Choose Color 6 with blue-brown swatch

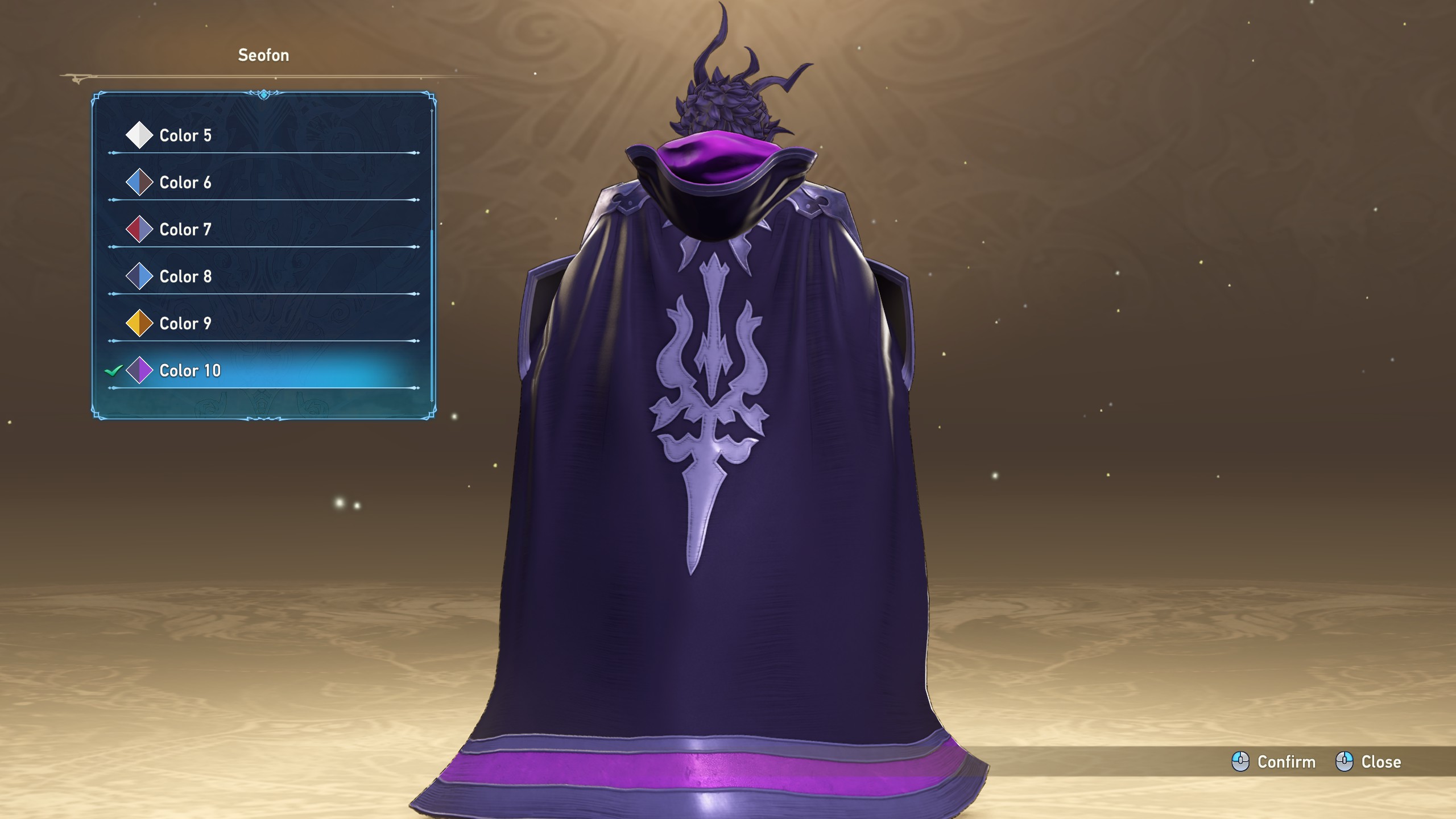click(x=185, y=183)
